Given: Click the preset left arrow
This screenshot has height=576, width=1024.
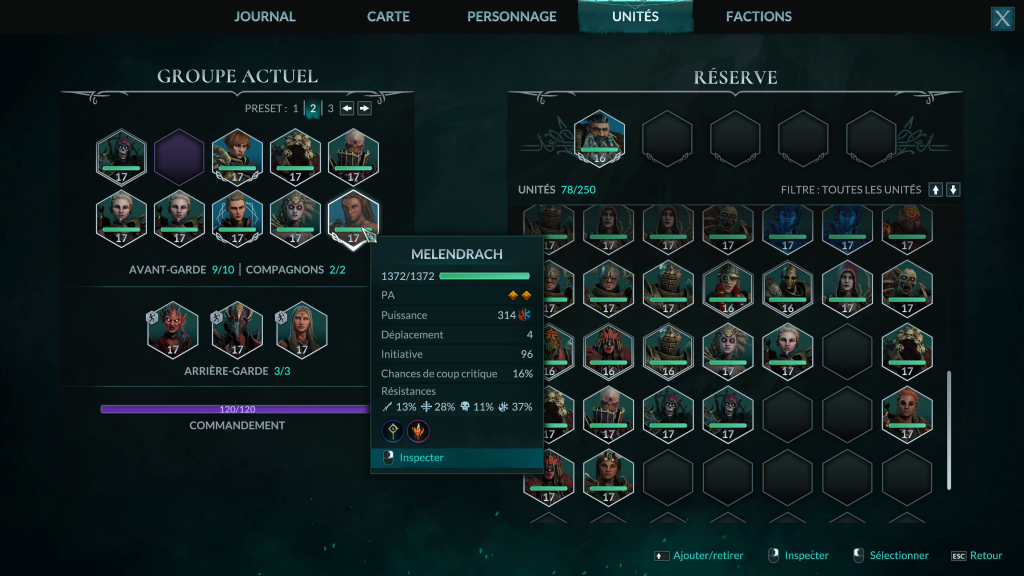Looking at the screenshot, I should 347,108.
